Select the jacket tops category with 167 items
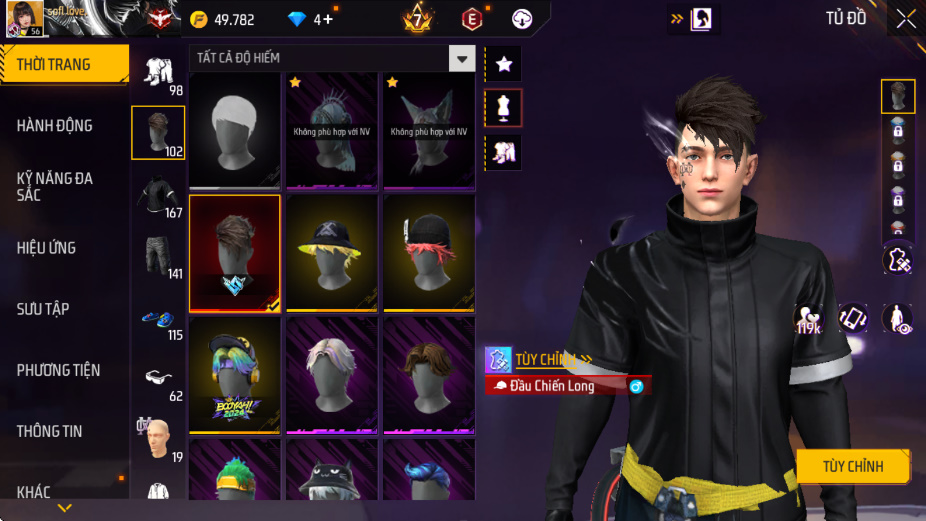926x521 pixels. pyautogui.click(x=158, y=195)
